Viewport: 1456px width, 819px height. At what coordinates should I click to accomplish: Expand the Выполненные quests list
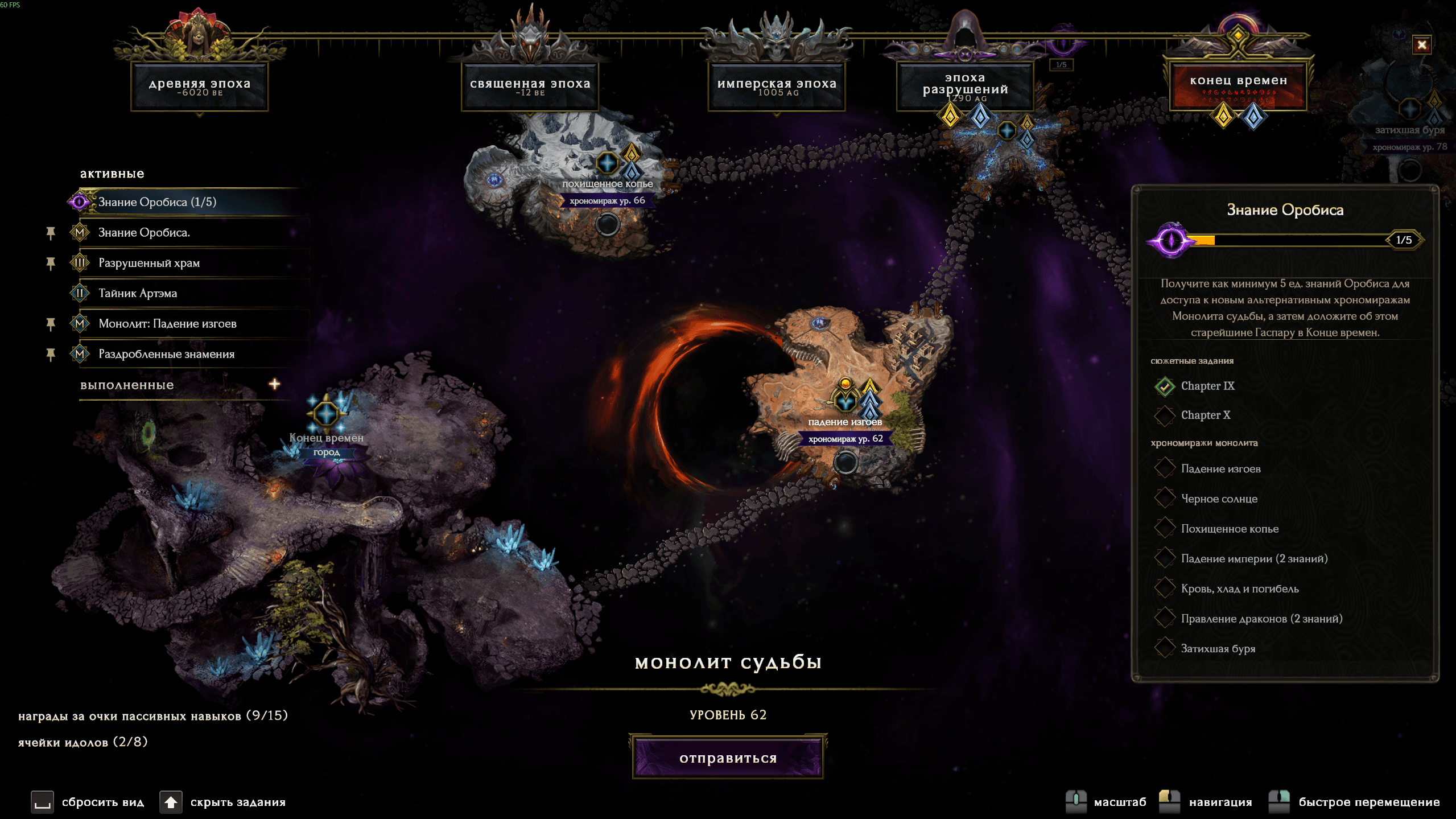coord(274,384)
